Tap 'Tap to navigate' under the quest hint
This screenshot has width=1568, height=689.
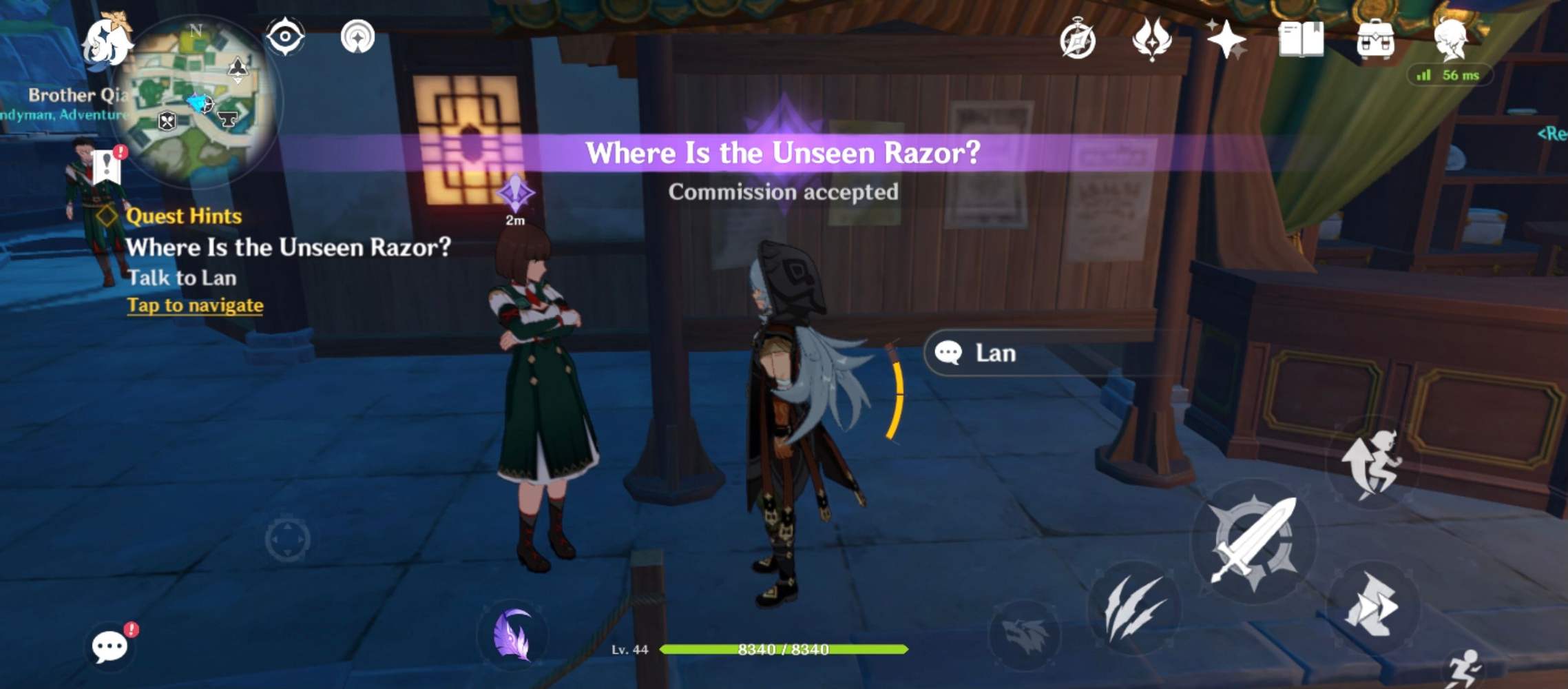[196, 305]
